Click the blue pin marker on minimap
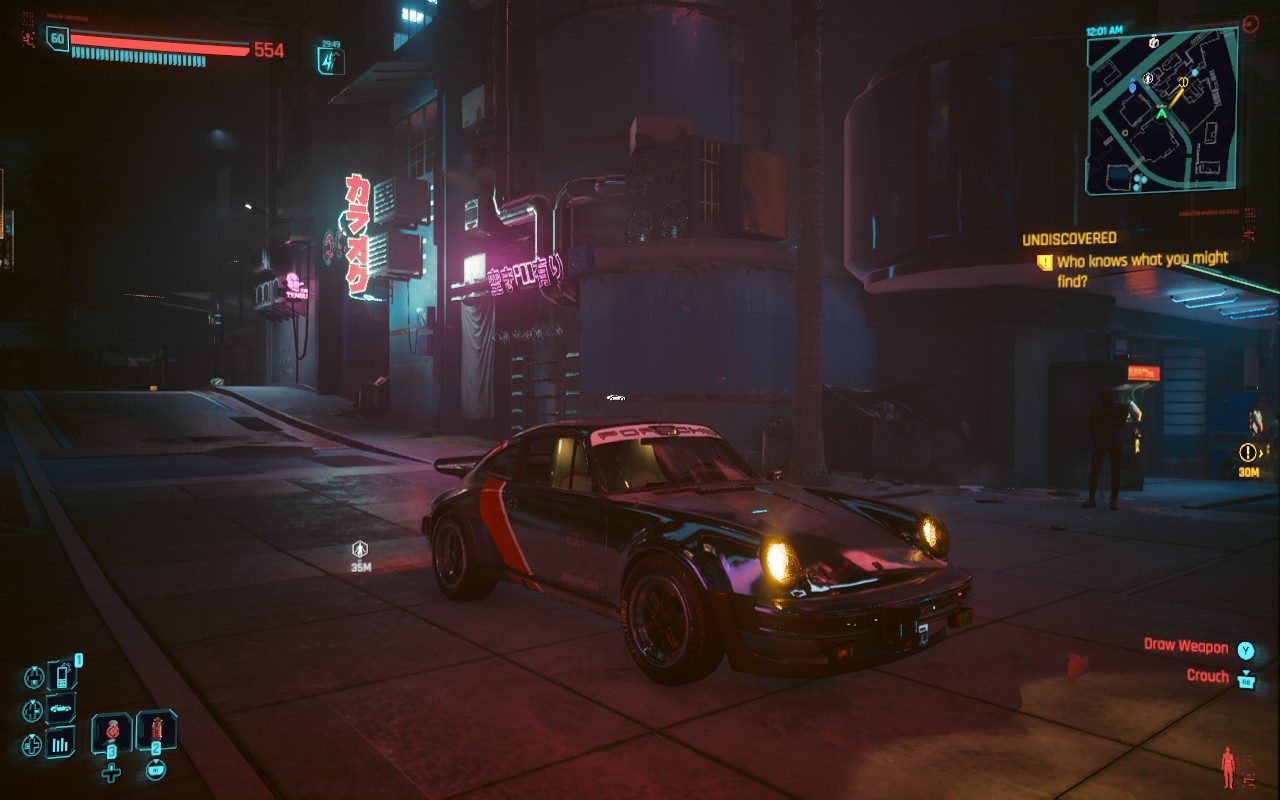 (x=1132, y=87)
